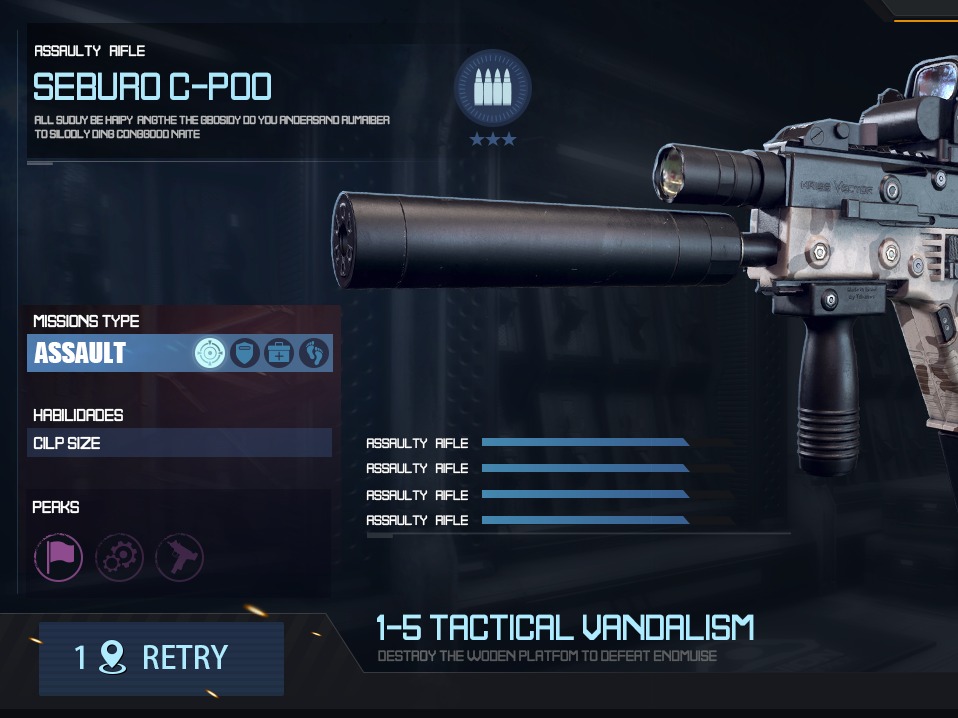Activate the purple flag perk
Screen dimensions: 958x718
[x=59, y=557]
